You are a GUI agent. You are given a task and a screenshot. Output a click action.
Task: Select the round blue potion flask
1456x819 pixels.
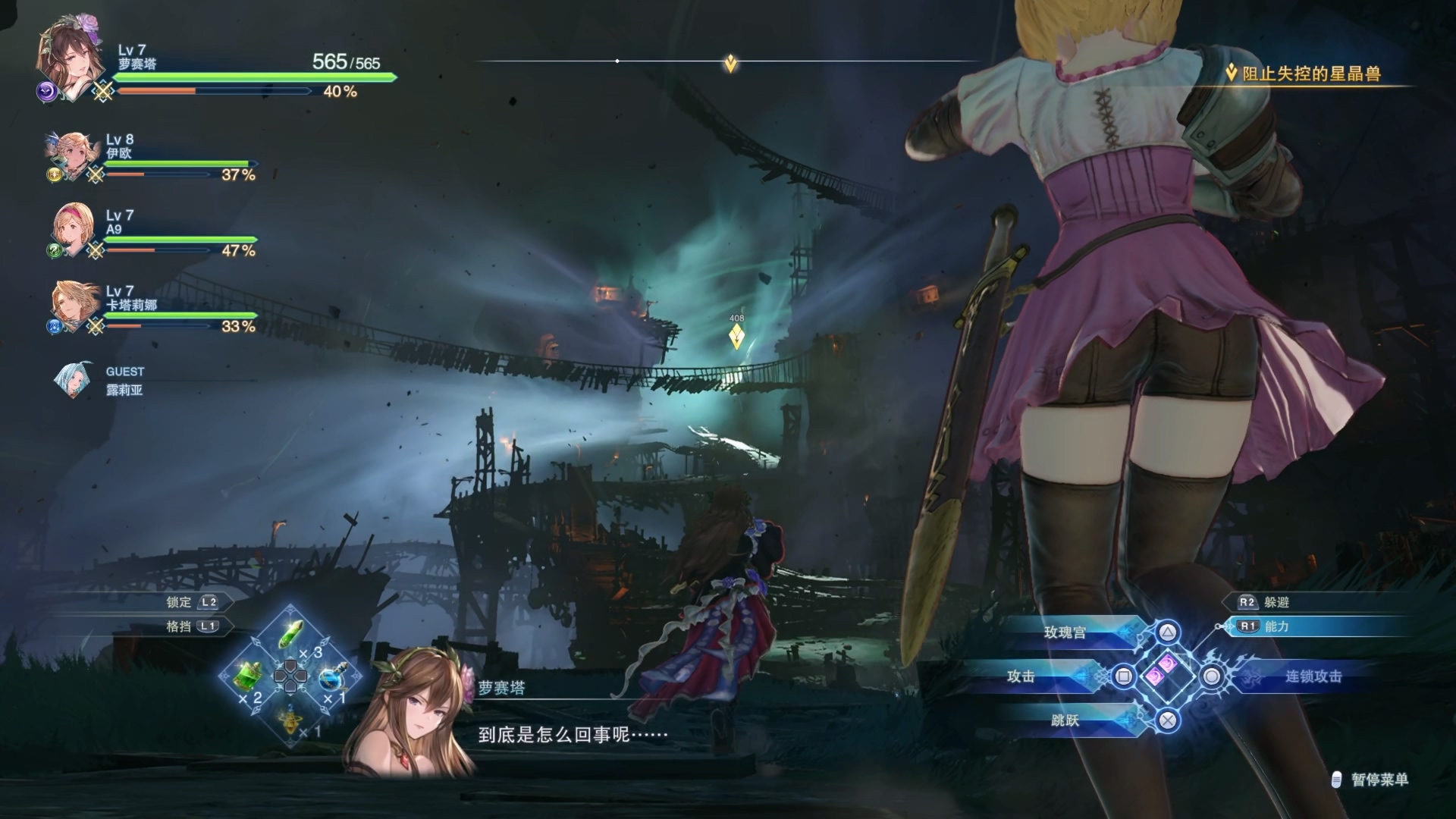331,676
